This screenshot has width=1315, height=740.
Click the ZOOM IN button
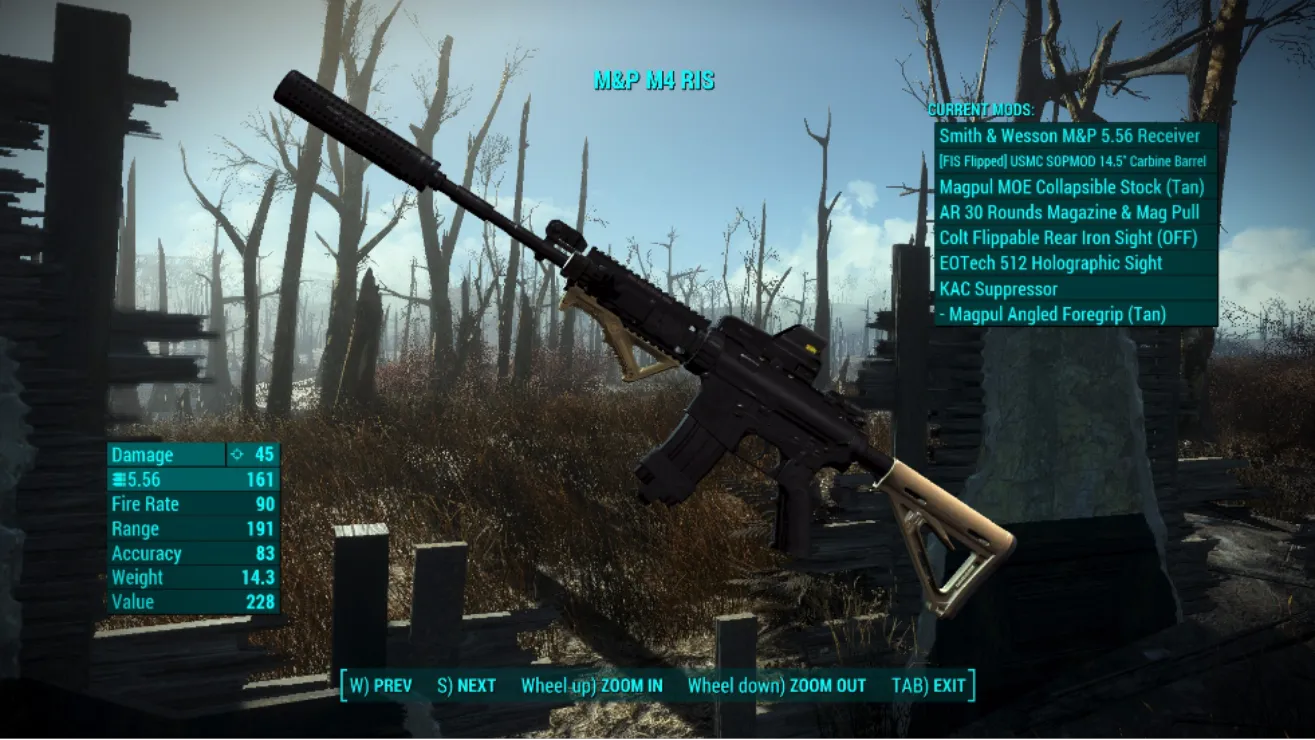591,686
